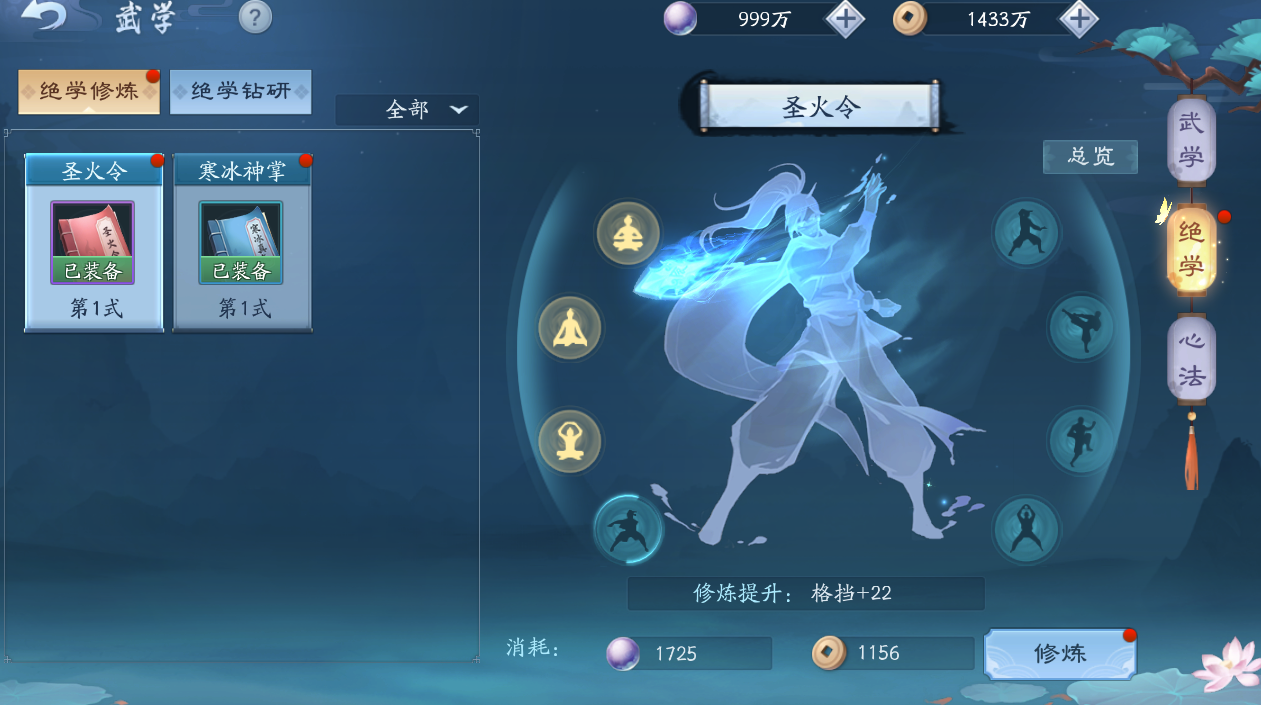Click the 修炼 train button

[x=1060, y=654]
